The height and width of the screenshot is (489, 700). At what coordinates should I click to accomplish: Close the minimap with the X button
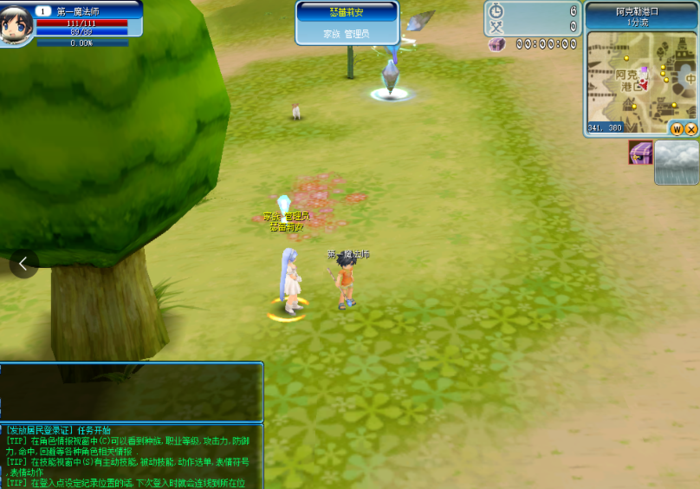690,129
